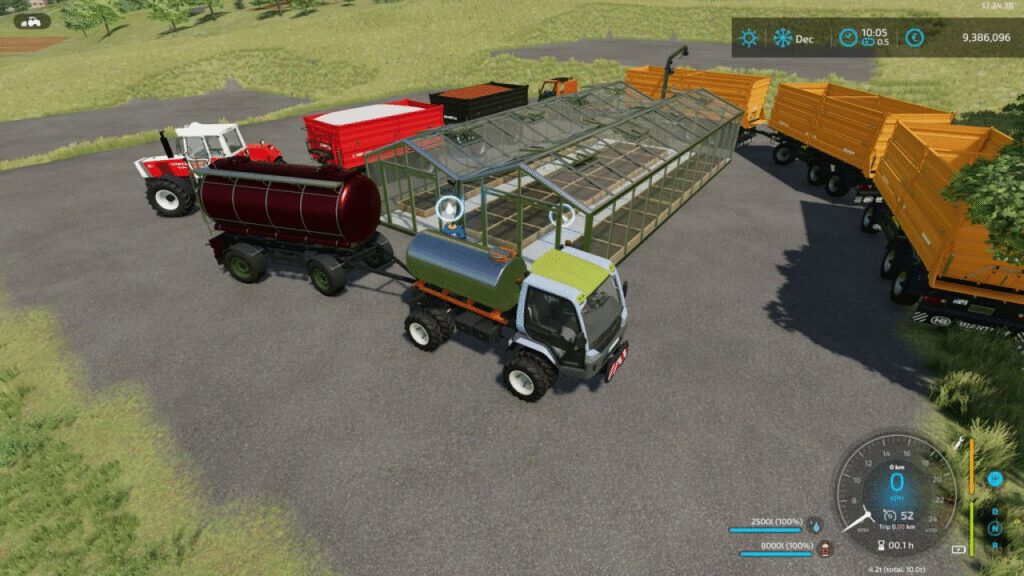
Task: Select the neutral N gear indicator
Action: coord(995,527)
